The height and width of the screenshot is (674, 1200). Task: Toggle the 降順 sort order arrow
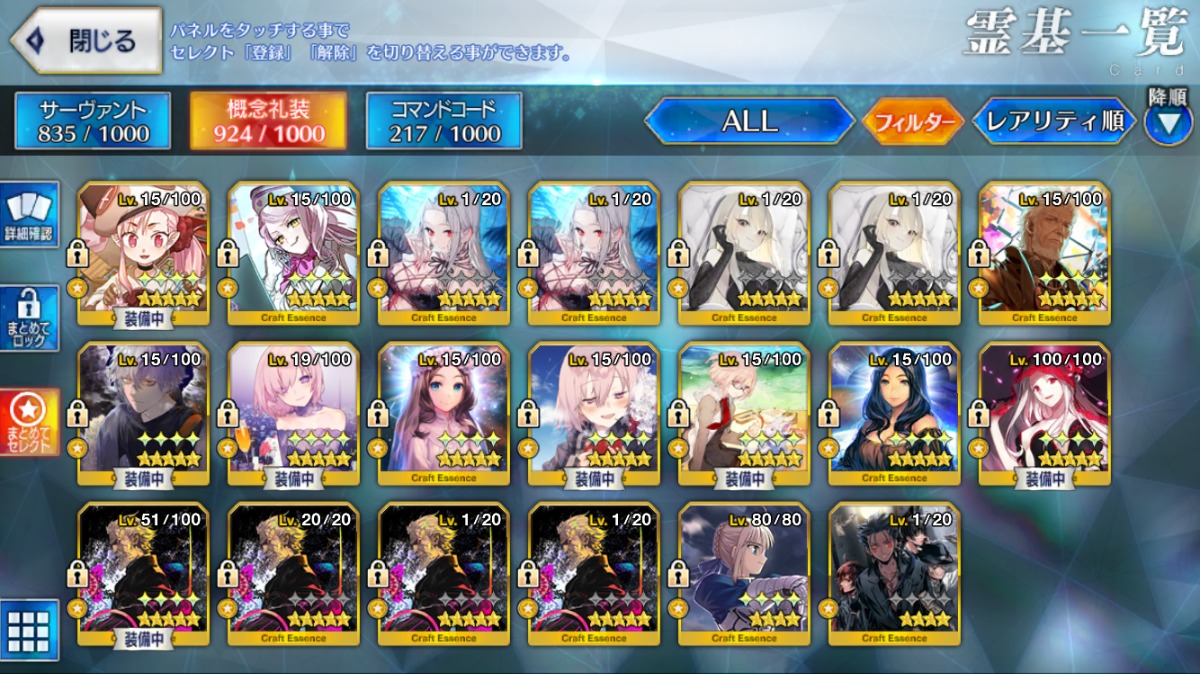click(1167, 123)
